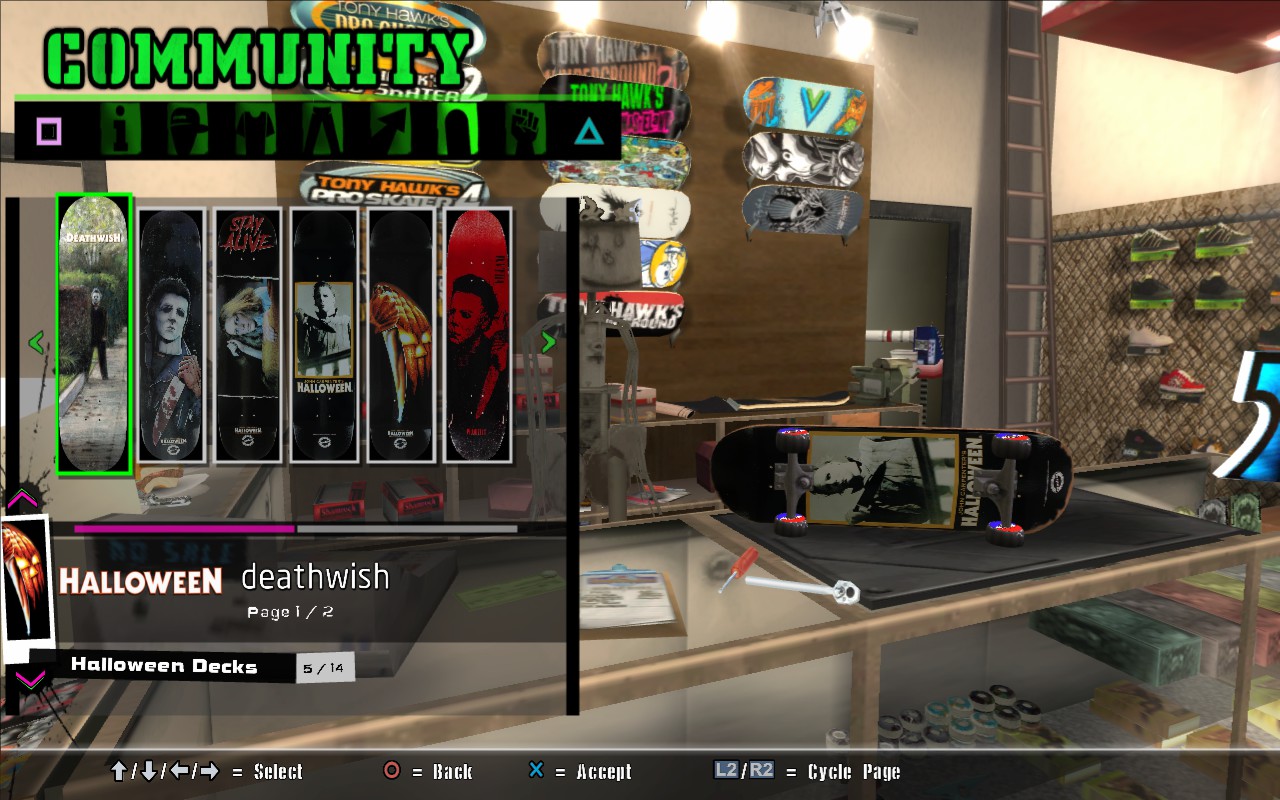Choose the orange pumpkin knife deck
The image size is (1280, 800).
401,335
